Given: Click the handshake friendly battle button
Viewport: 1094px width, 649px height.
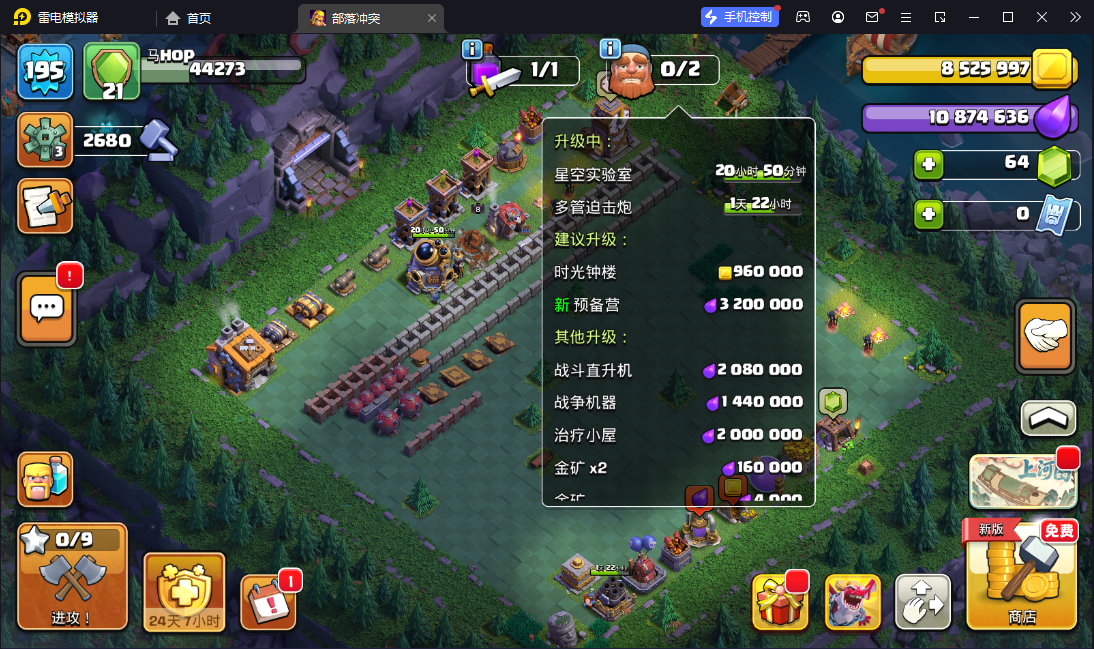Looking at the screenshot, I should [x=1045, y=337].
